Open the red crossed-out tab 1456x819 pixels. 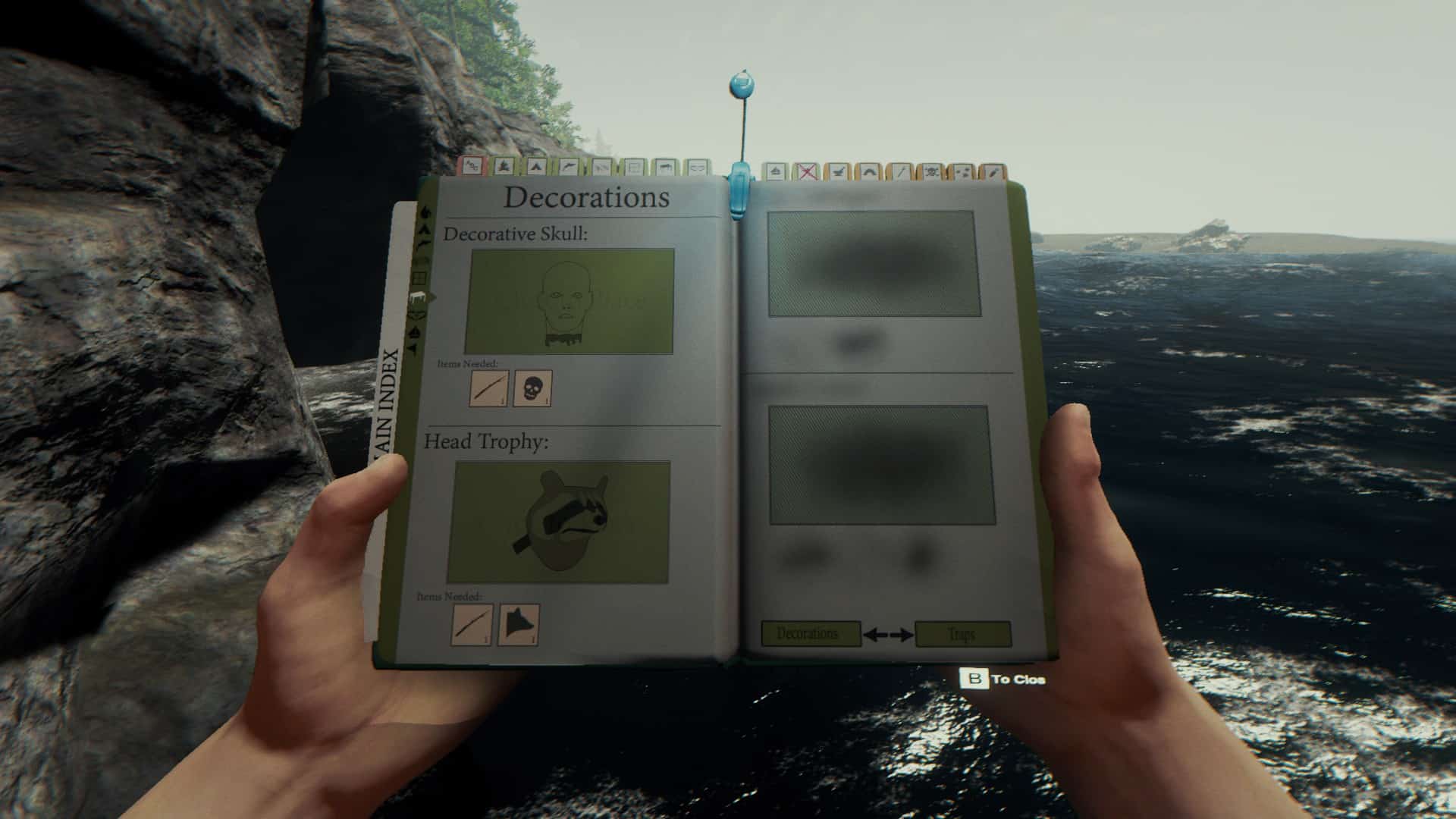808,173
